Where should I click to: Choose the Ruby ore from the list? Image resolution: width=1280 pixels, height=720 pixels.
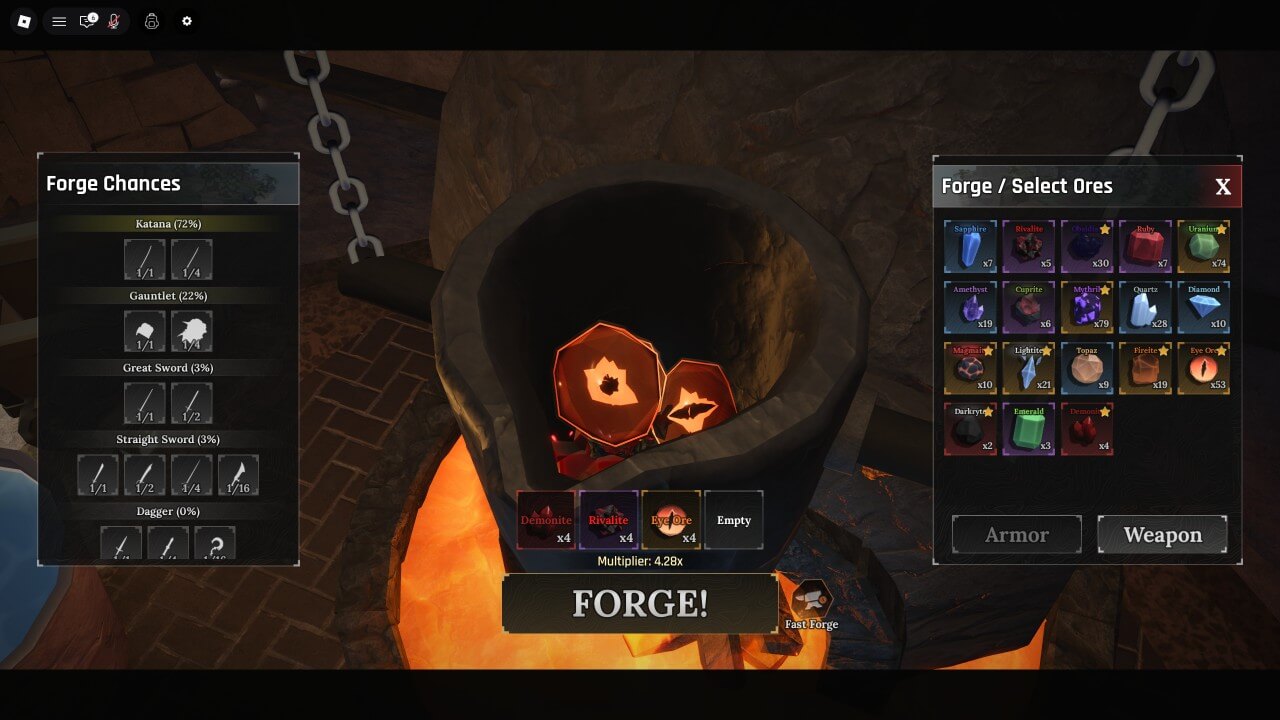click(1145, 247)
